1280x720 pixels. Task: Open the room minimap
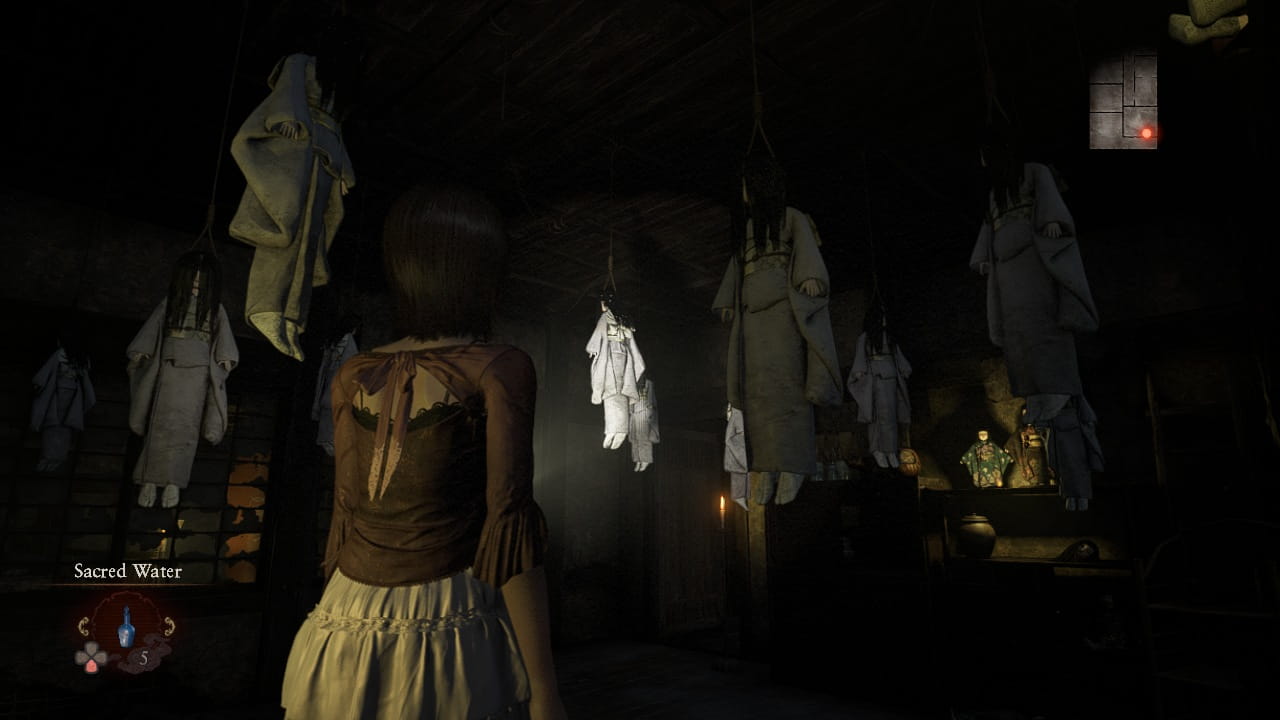(1123, 100)
